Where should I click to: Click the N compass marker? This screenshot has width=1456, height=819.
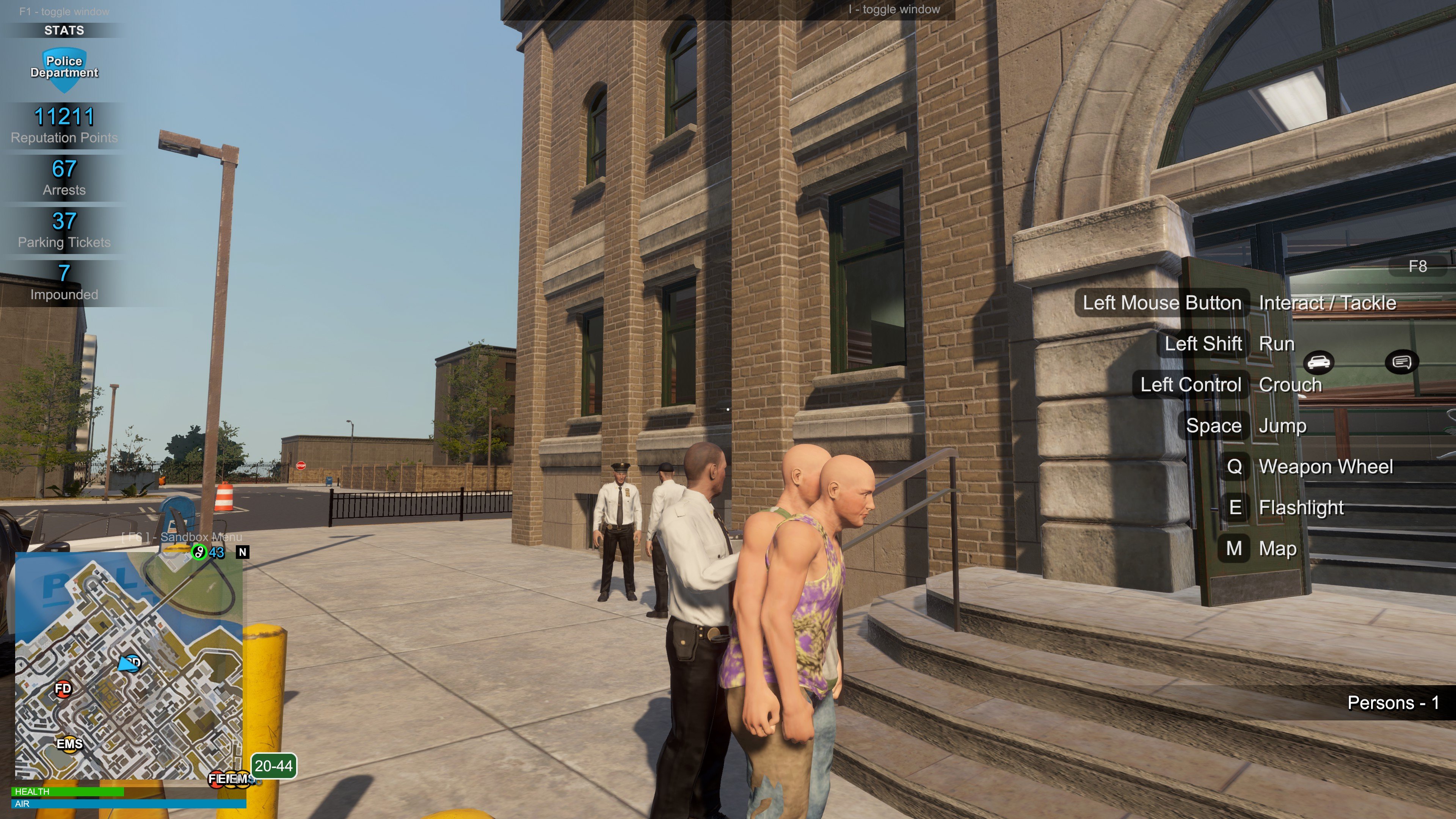pos(243,552)
